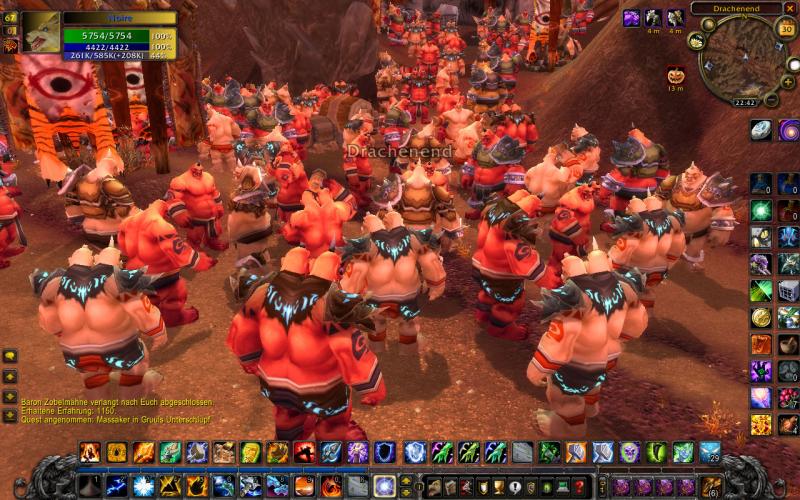Click the red question mark help button
Image resolution: width=800 pixels, height=500 pixels.
[x=579, y=487]
